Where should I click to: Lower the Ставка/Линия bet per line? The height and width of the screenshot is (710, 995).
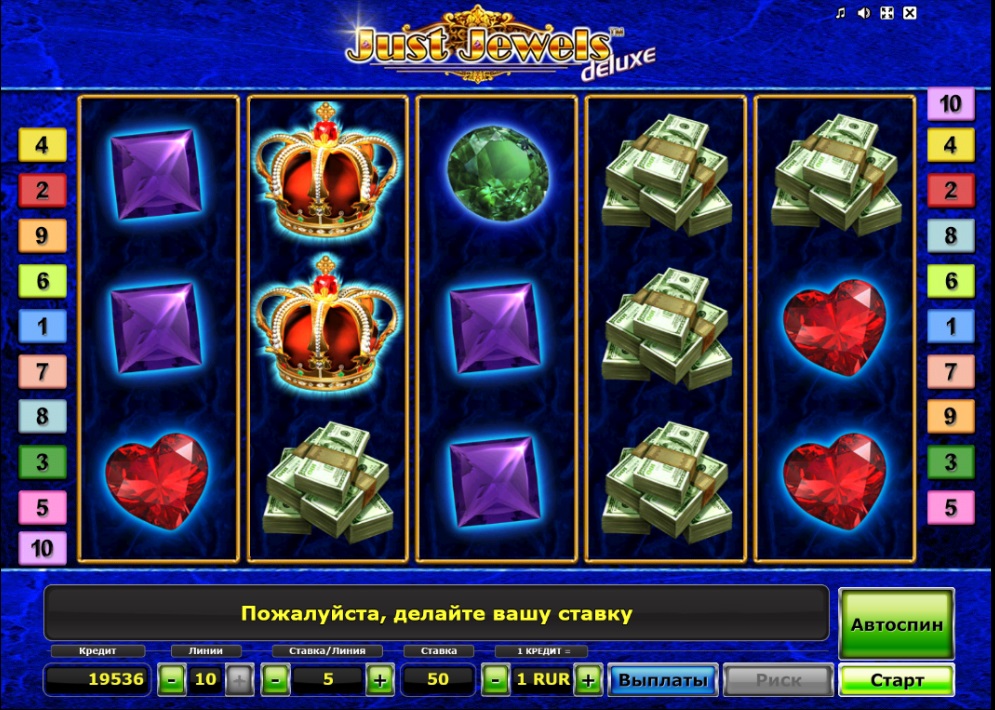coord(276,681)
